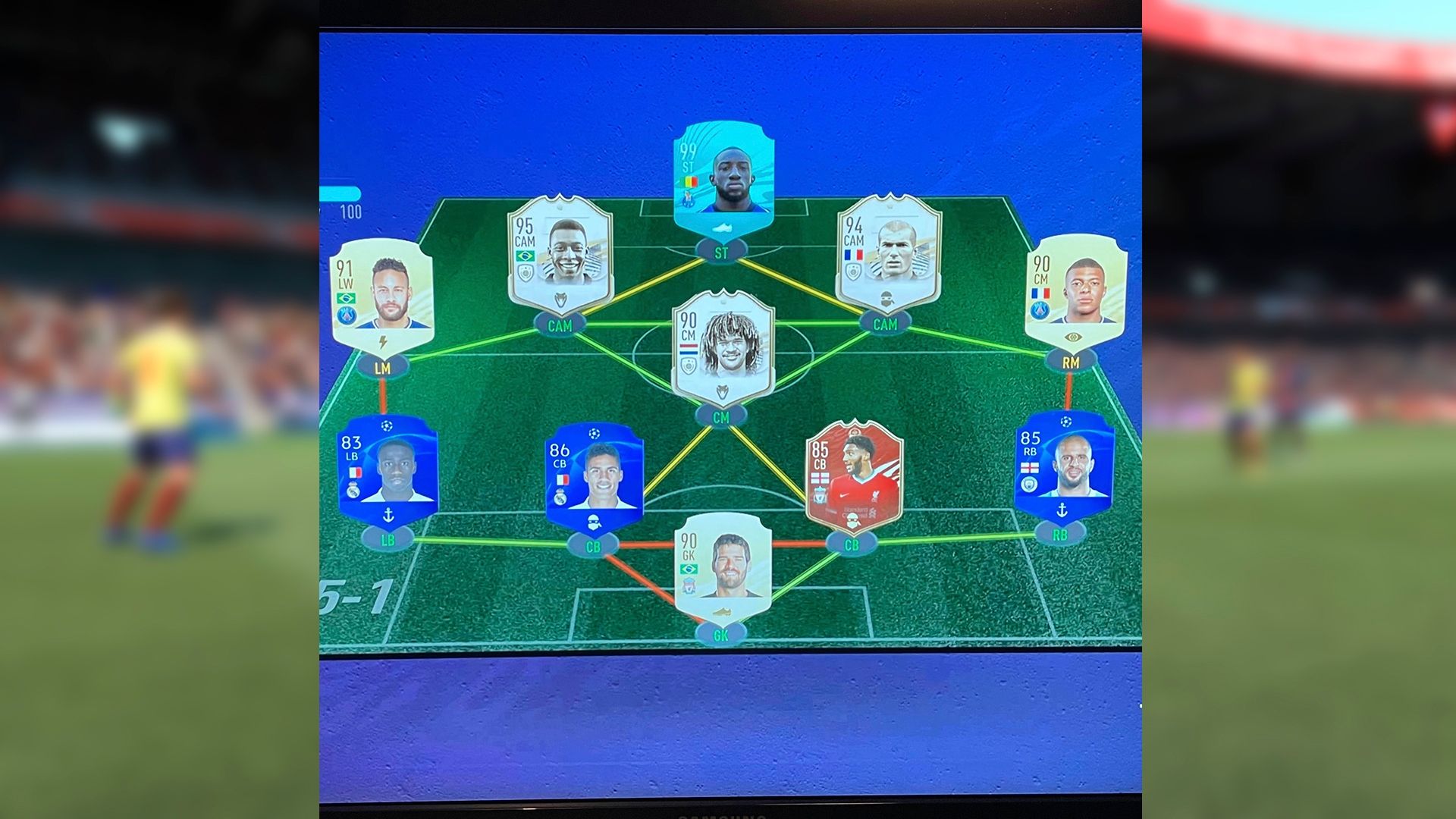The image size is (1456, 819).
Task: Click the PSG crest on Neymar's card
Action: pyautogui.click(x=347, y=314)
